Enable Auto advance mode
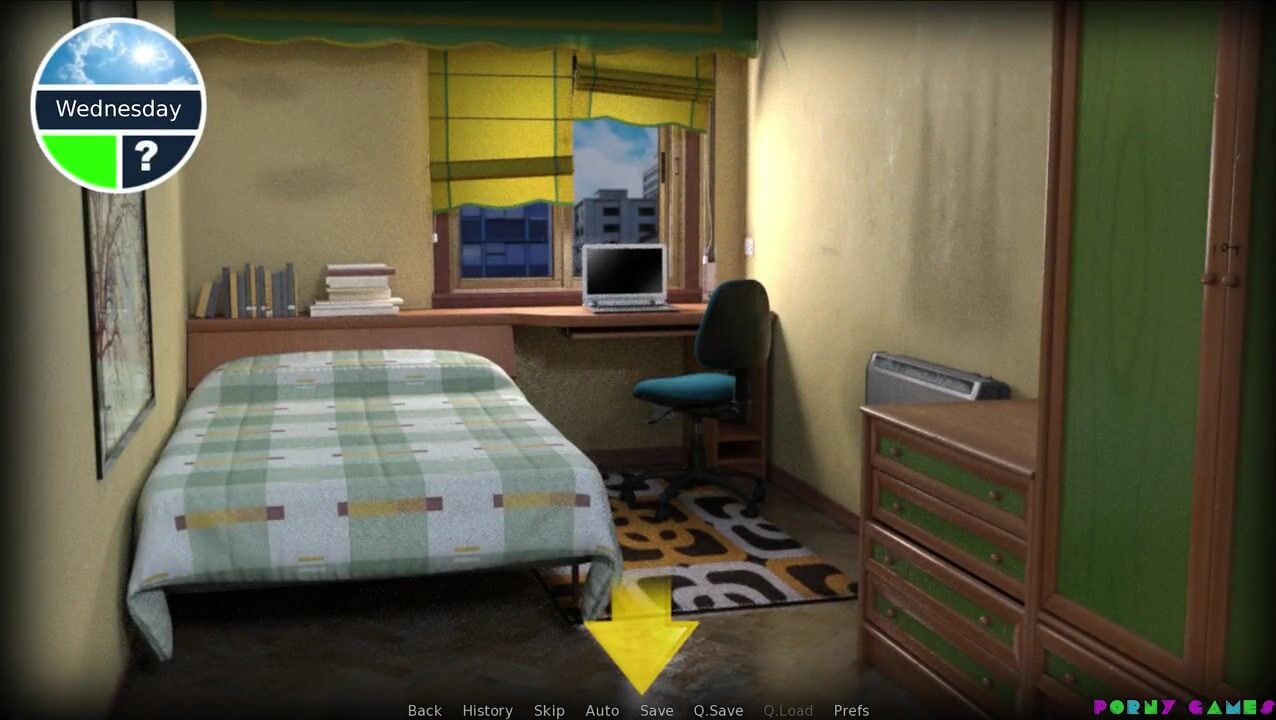This screenshot has width=1276, height=720. point(602,710)
